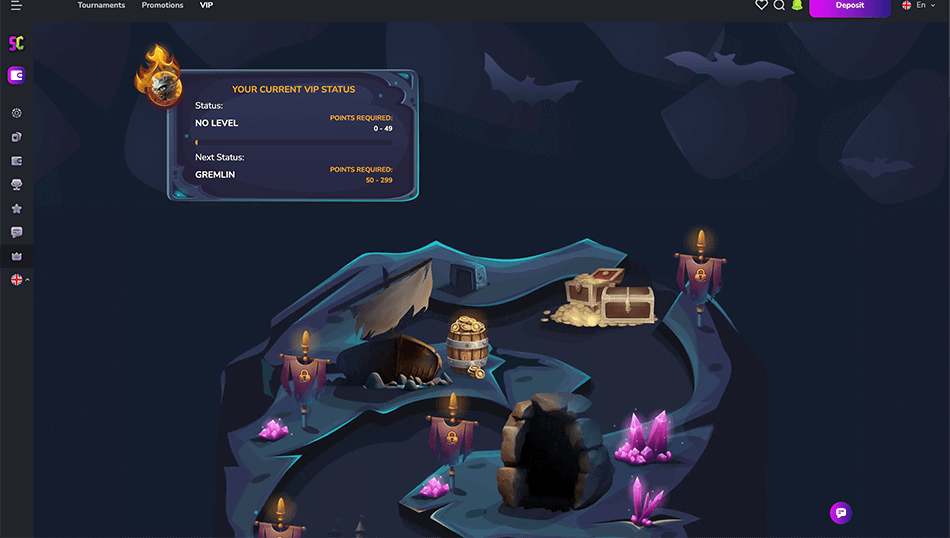Open the sidebar playing cards icon
Viewport: 950px width, 538px height.
pyautogui.click(x=16, y=137)
